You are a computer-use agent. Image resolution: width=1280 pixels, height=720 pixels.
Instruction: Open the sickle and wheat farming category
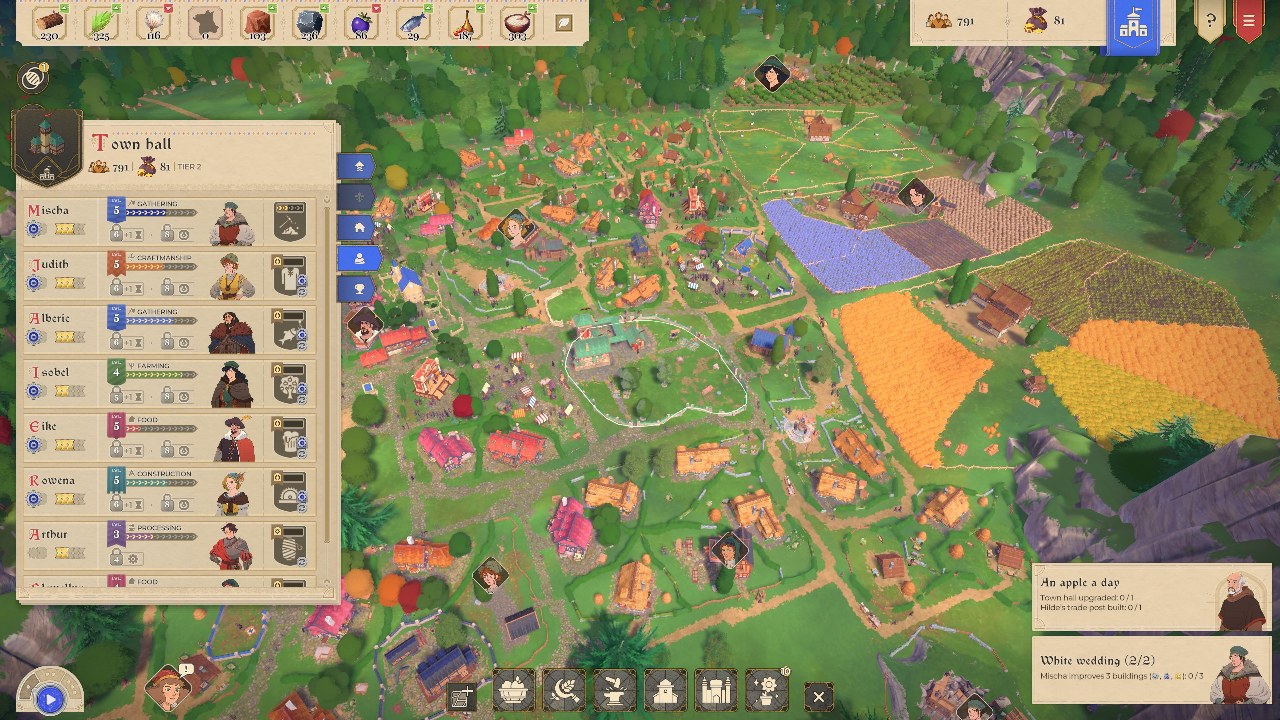coord(564,691)
